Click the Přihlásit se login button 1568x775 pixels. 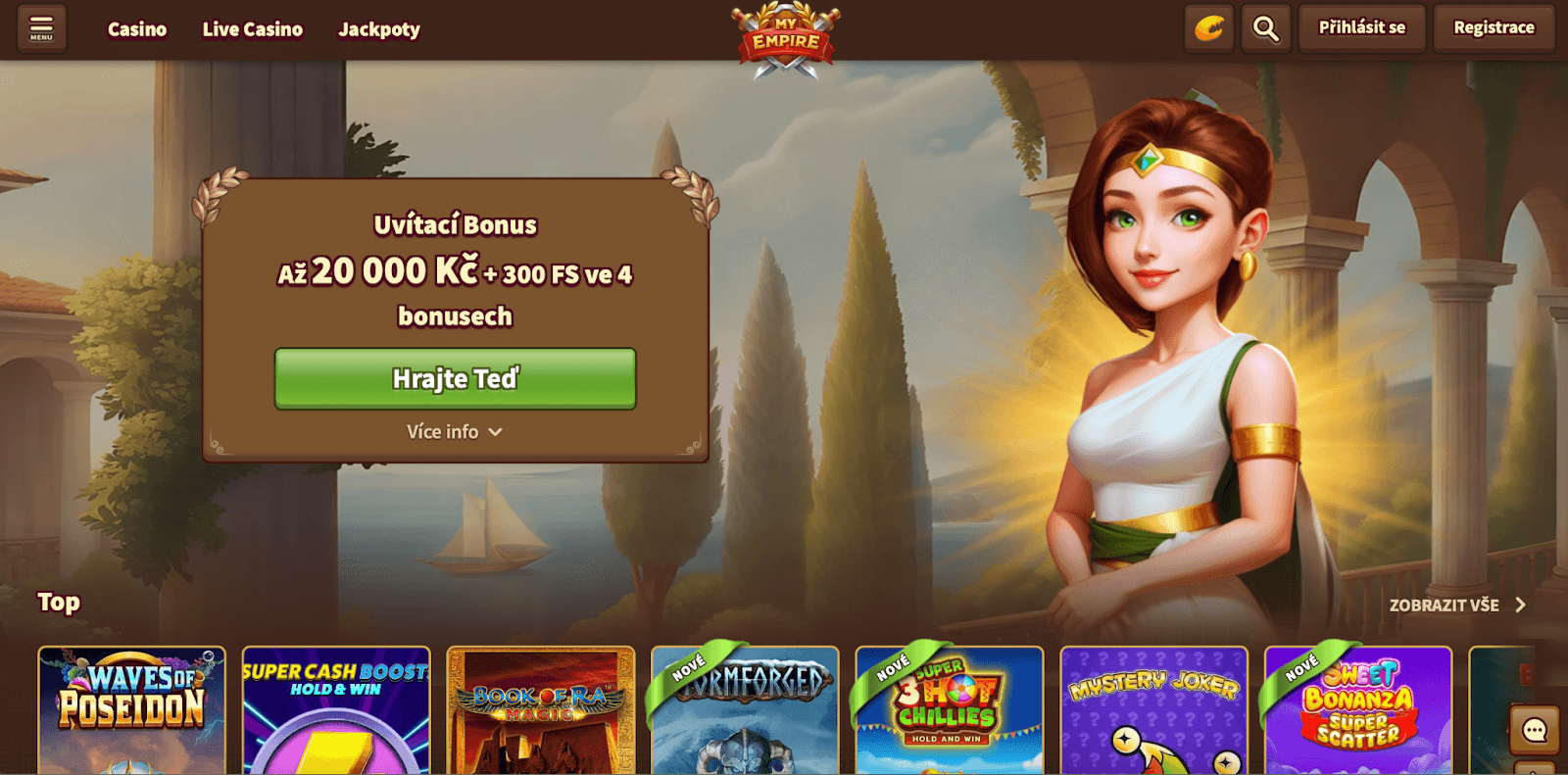[1361, 27]
